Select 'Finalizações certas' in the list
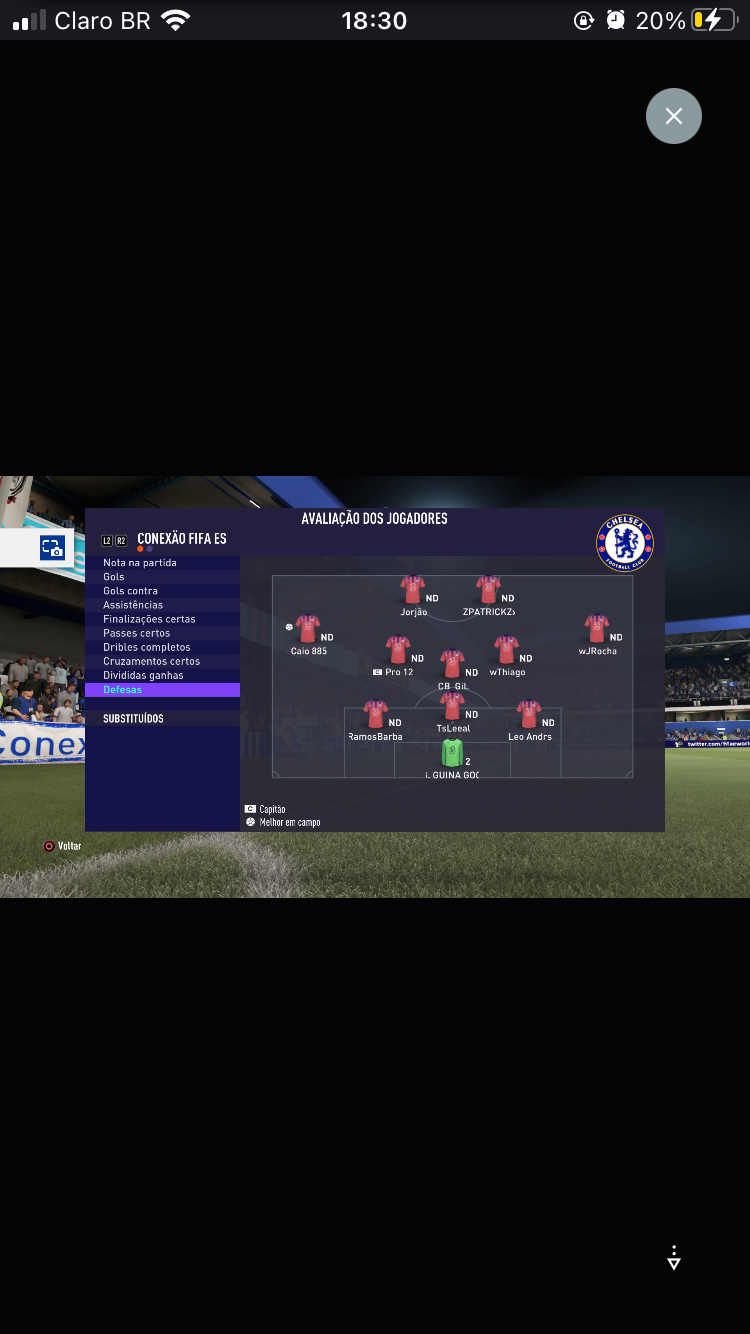 pos(149,619)
